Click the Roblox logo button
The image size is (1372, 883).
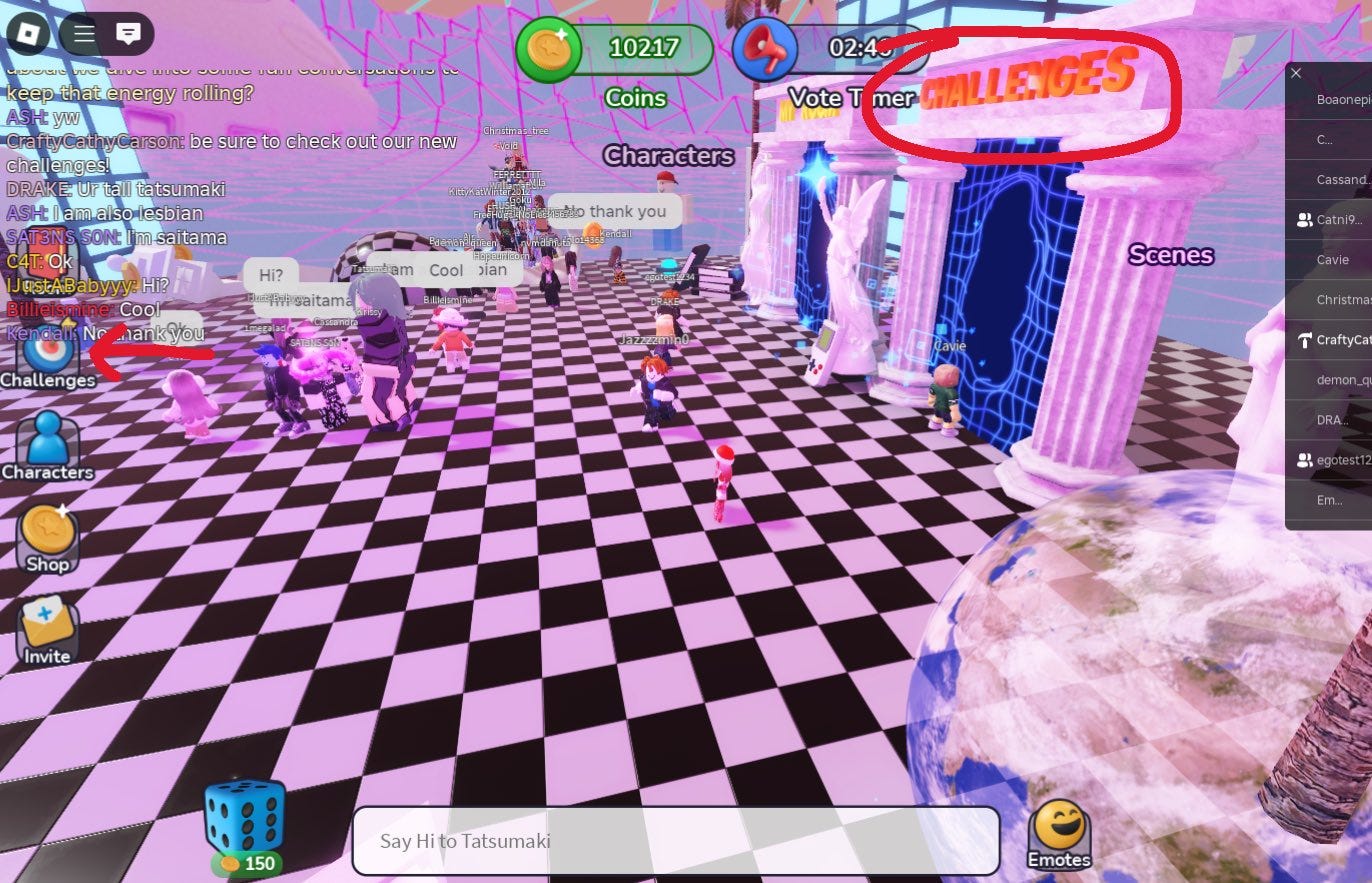[x=27, y=33]
